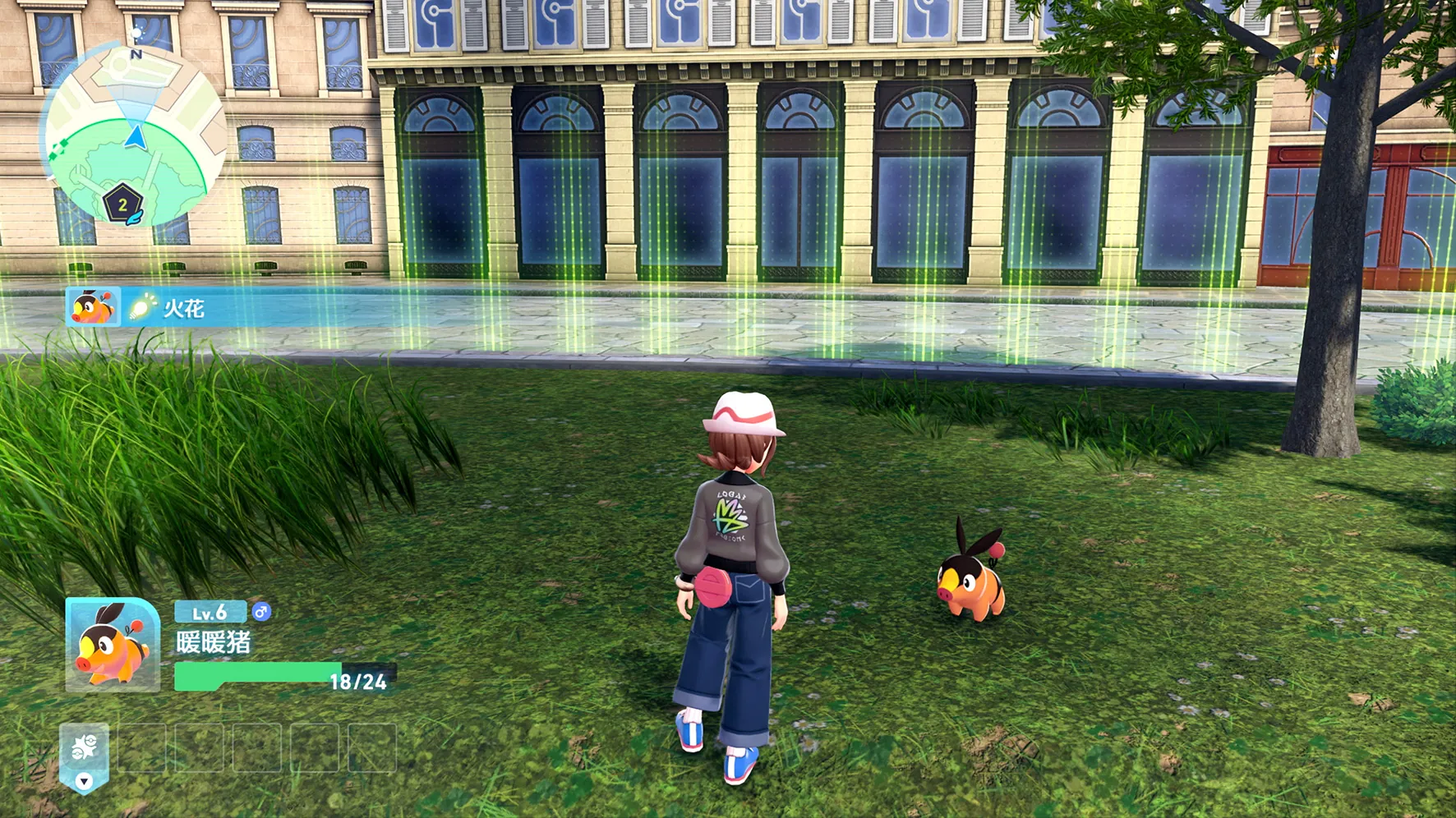Click the male gender symbol beside Lv.6
The width and height of the screenshot is (1456, 818).
pos(261,612)
